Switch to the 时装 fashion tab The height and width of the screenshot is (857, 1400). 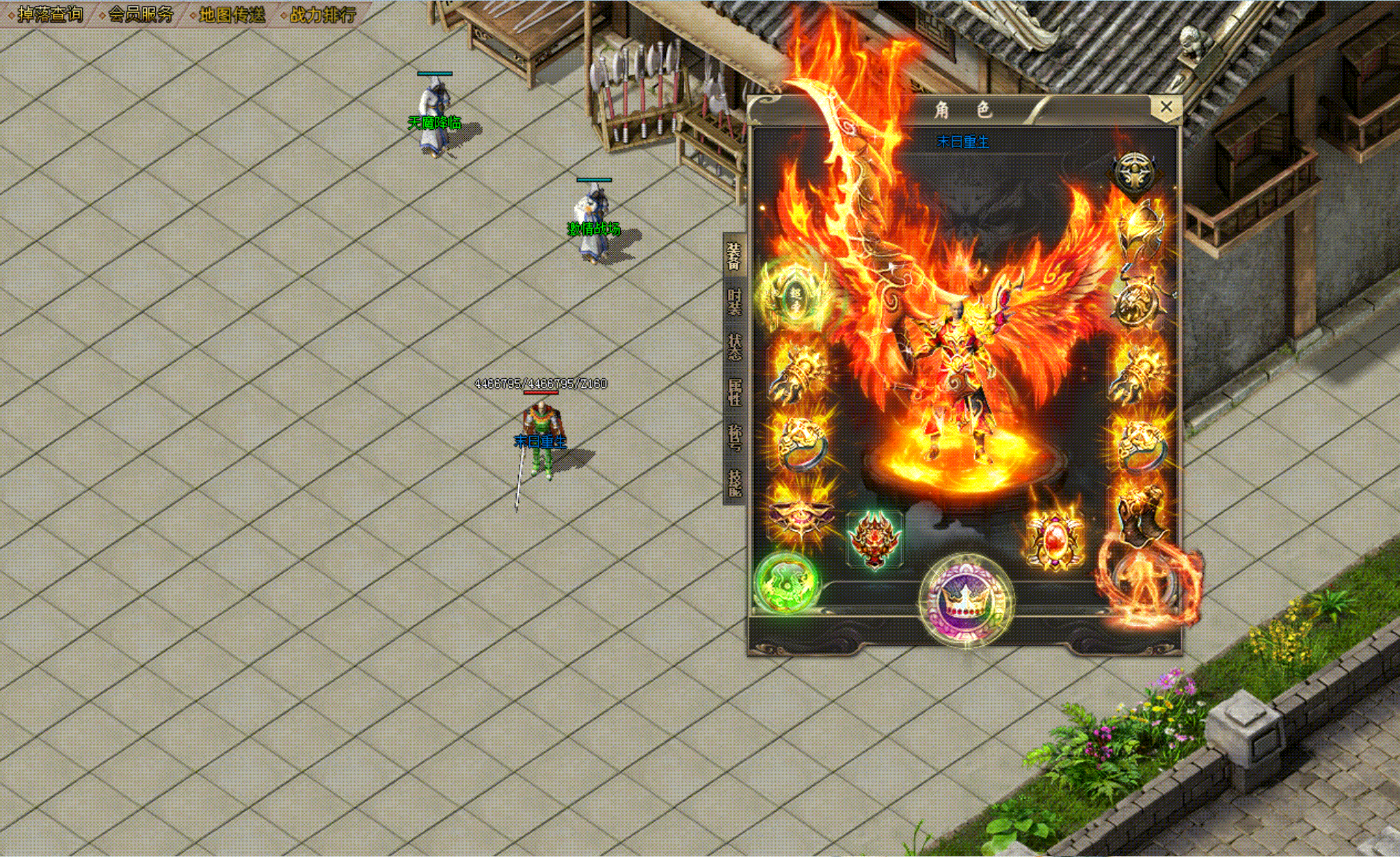point(734,301)
